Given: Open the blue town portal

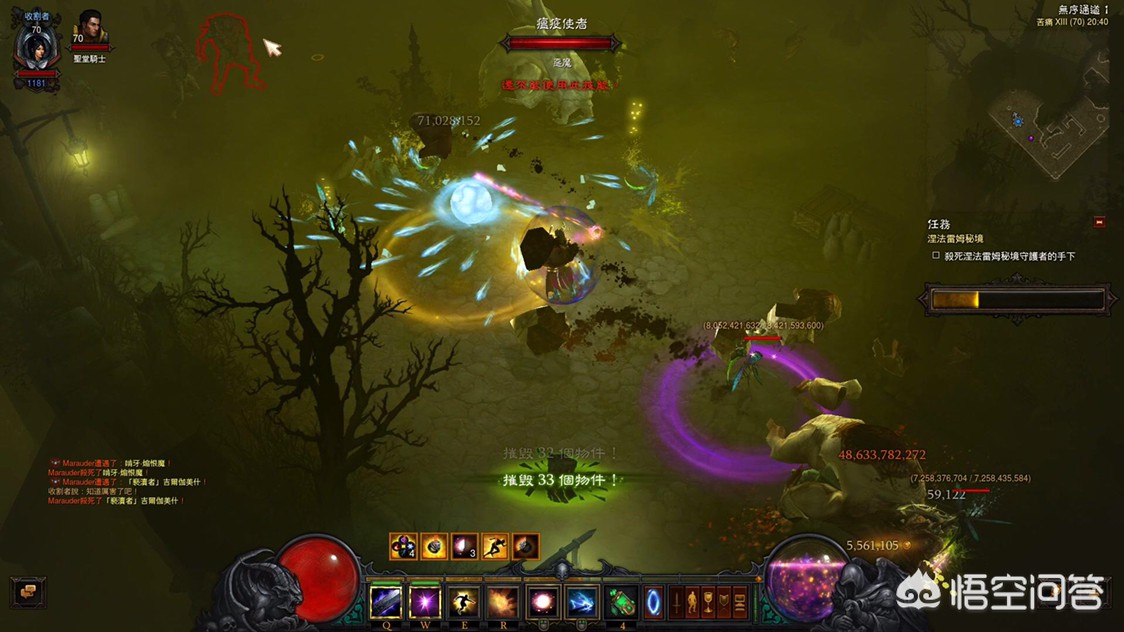Looking at the screenshot, I should coord(653,602).
